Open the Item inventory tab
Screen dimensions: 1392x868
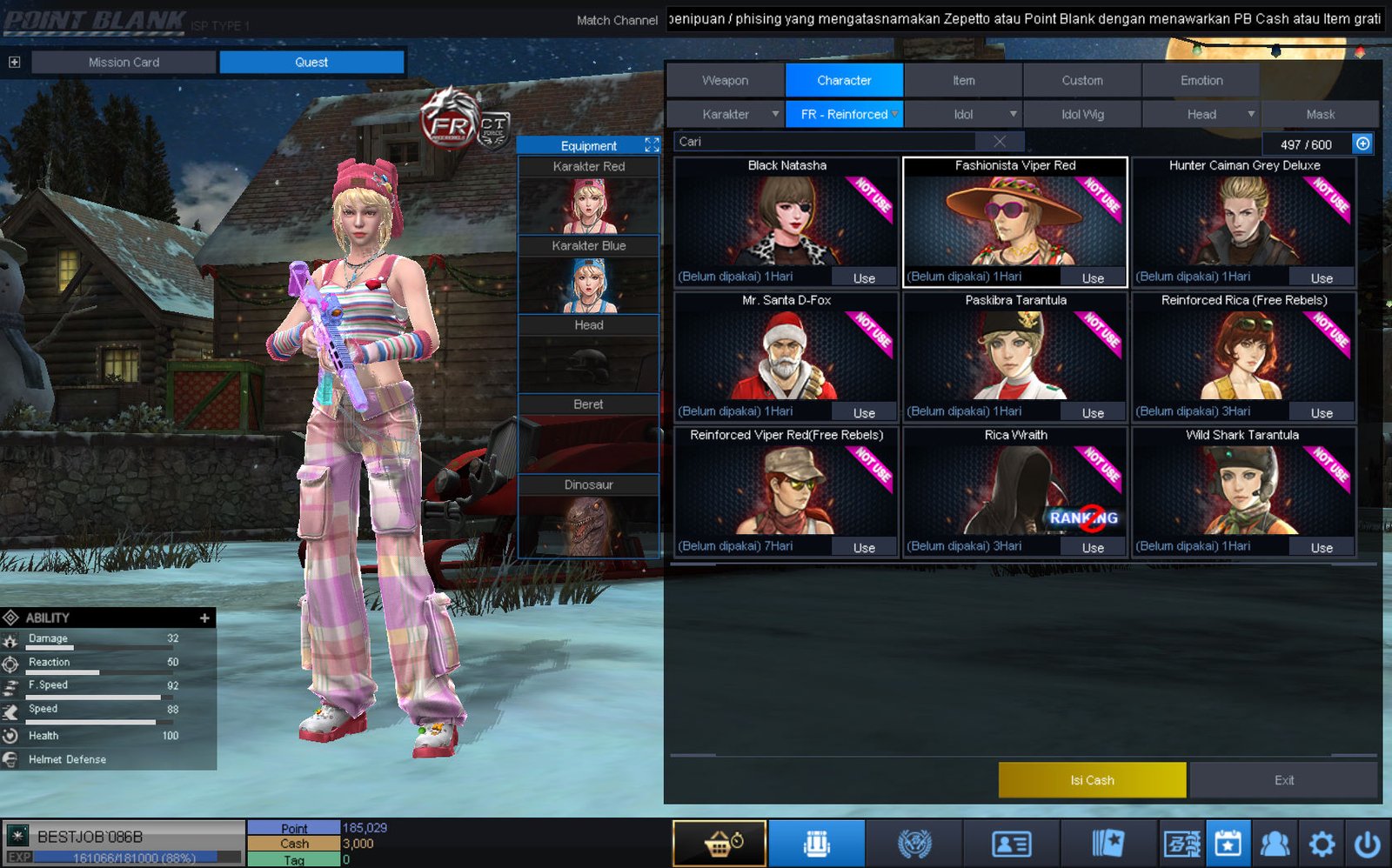[963, 80]
